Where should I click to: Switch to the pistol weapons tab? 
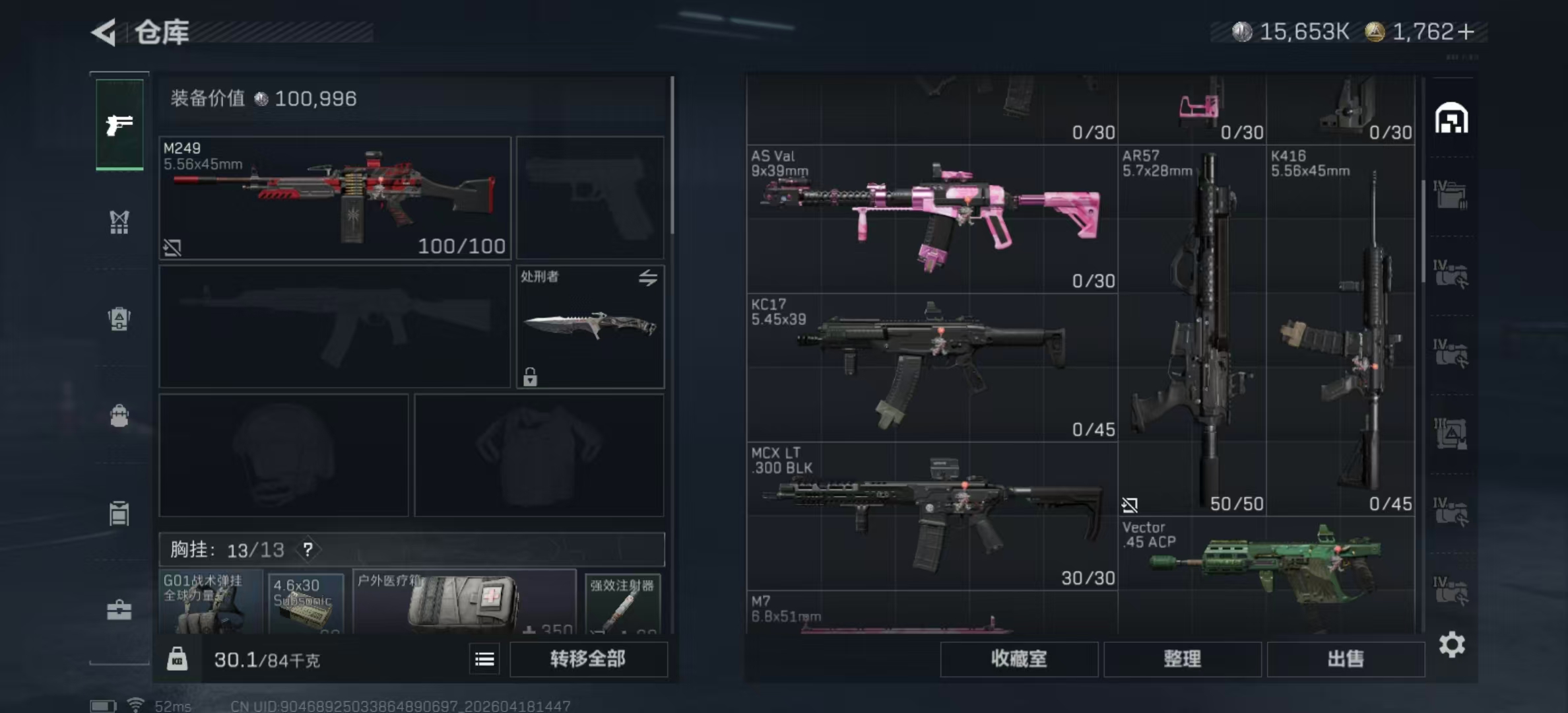click(x=119, y=124)
